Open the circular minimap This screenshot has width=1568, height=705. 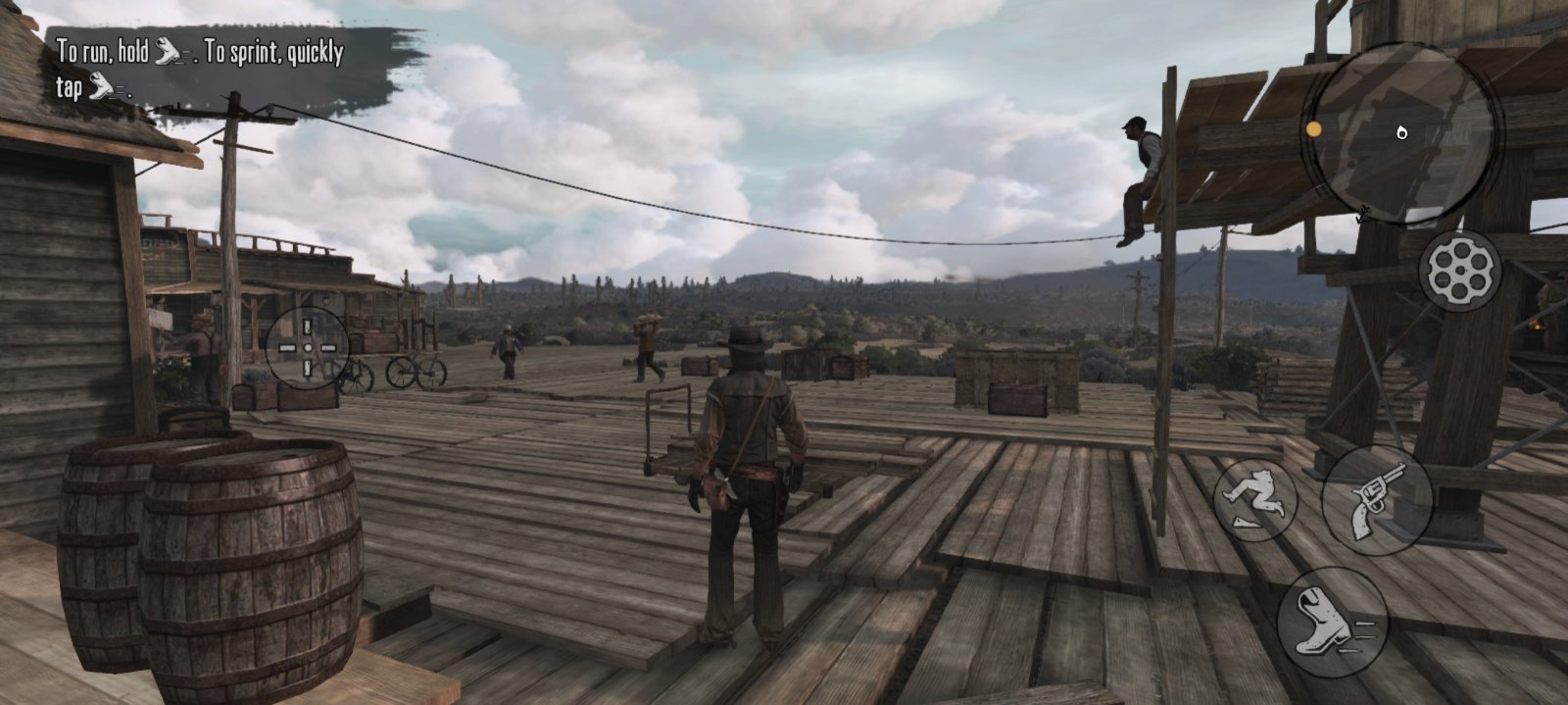pos(1403,132)
